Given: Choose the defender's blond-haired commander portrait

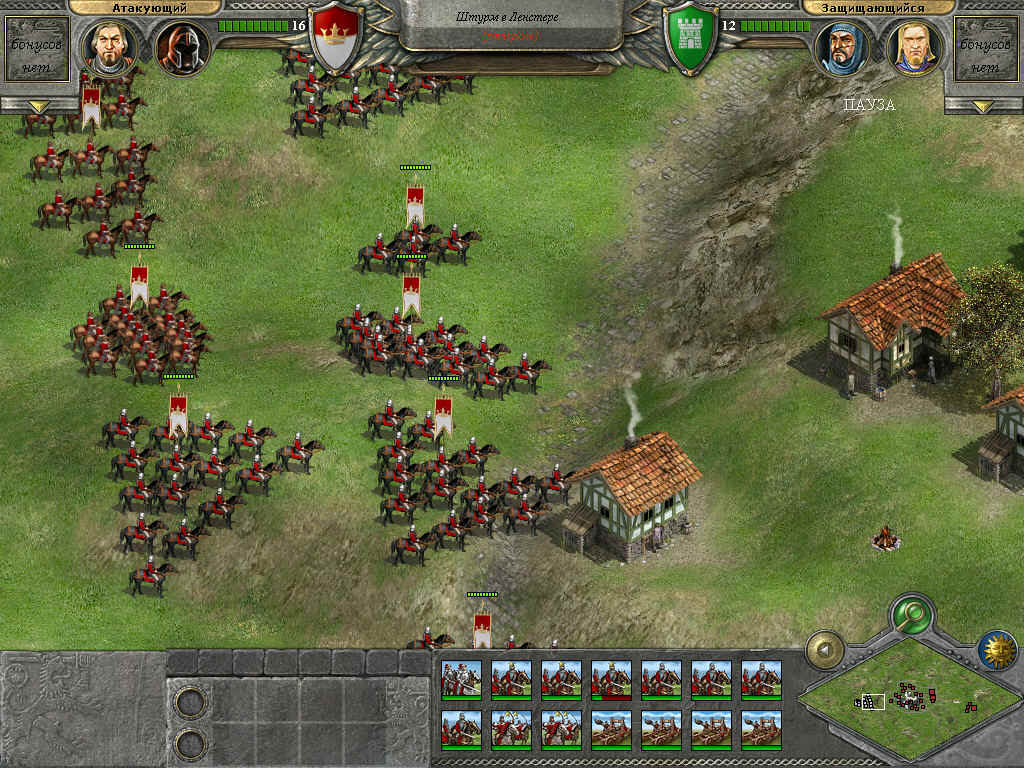Looking at the screenshot, I should (x=914, y=46).
